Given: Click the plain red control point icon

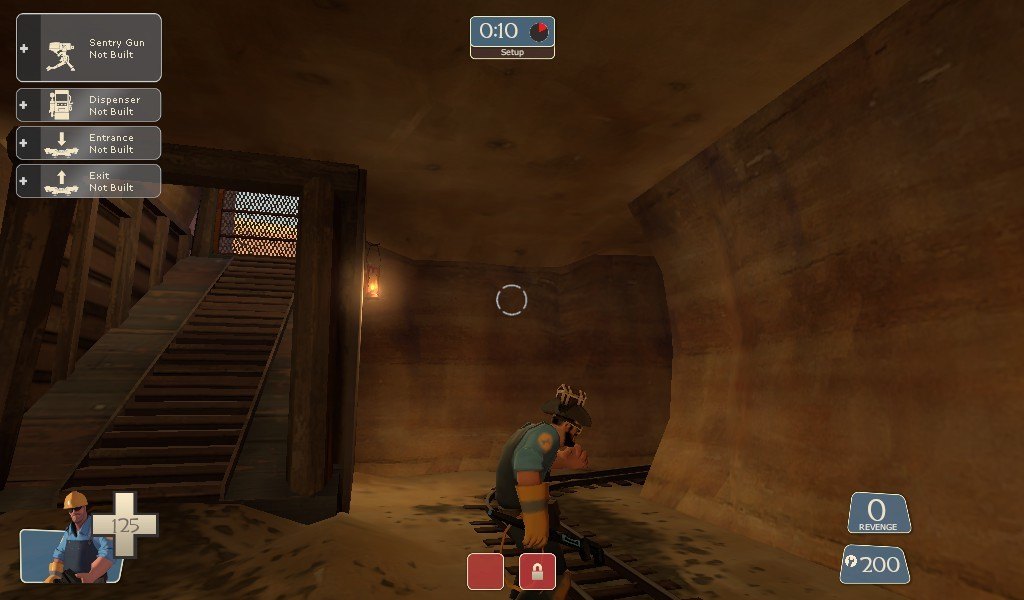Looking at the screenshot, I should coord(485,571).
